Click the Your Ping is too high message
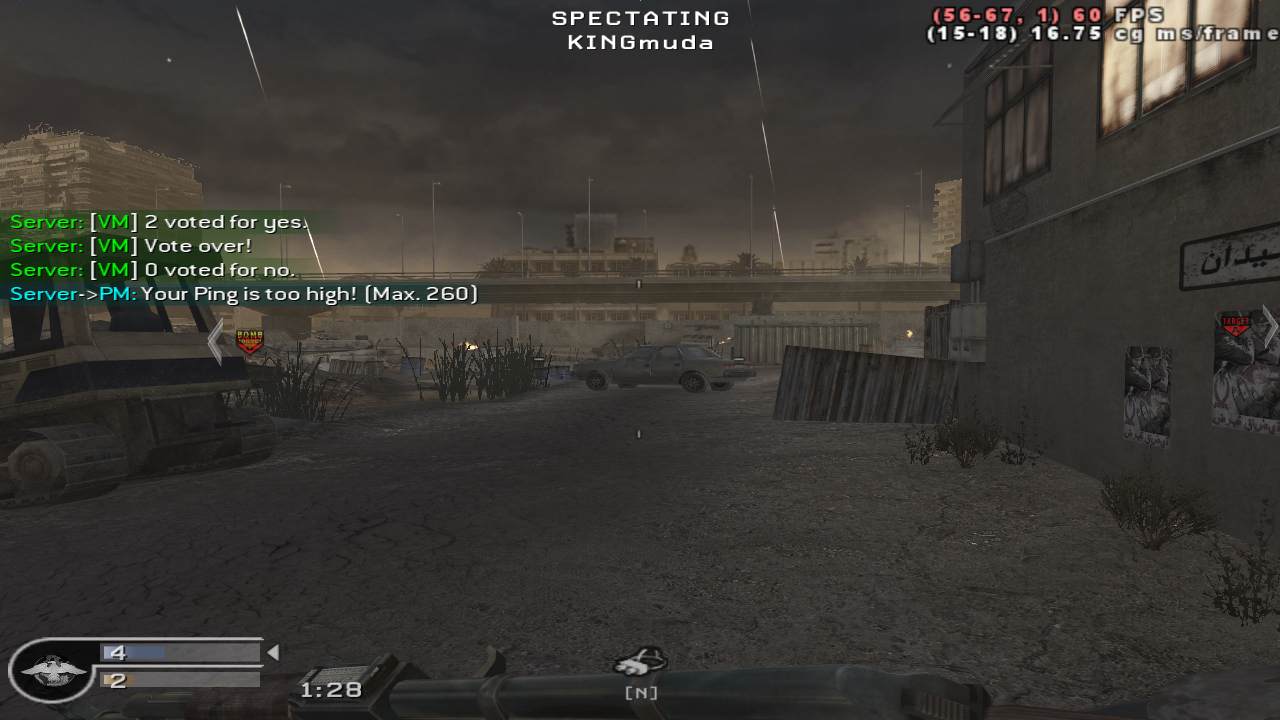The height and width of the screenshot is (720, 1280). click(x=242, y=294)
